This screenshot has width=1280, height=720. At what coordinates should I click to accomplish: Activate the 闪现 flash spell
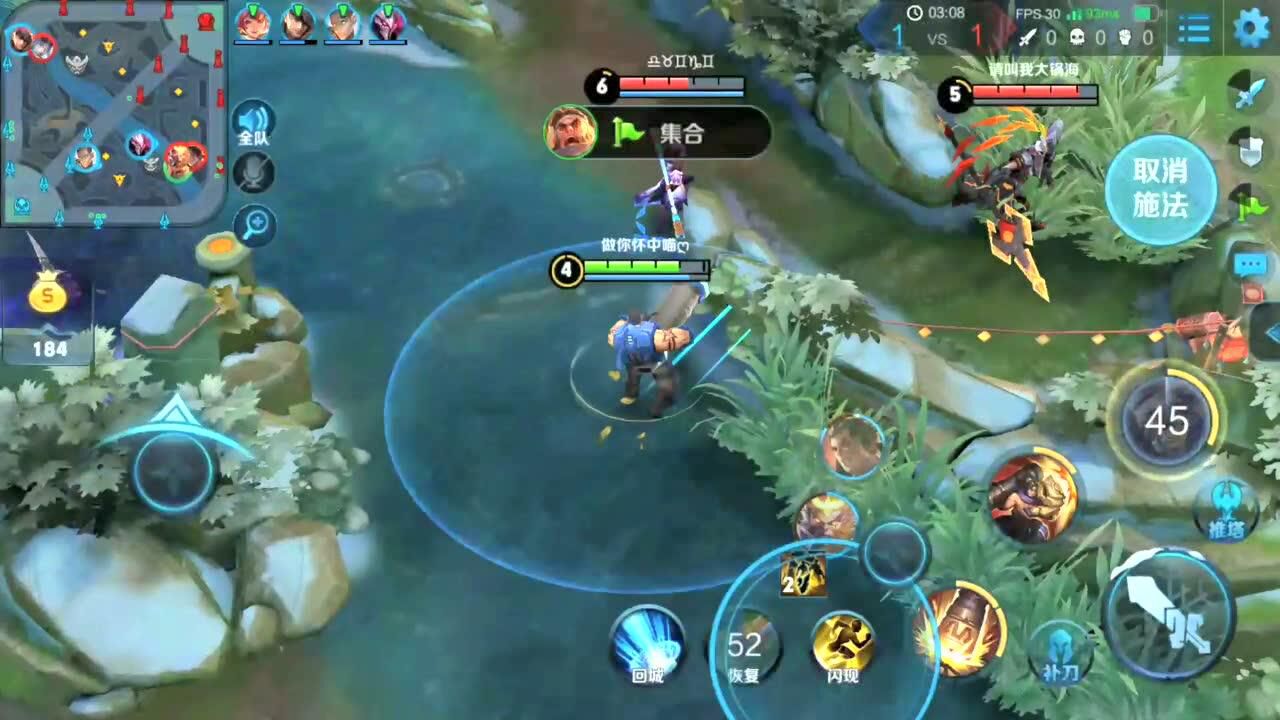pyautogui.click(x=842, y=645)
